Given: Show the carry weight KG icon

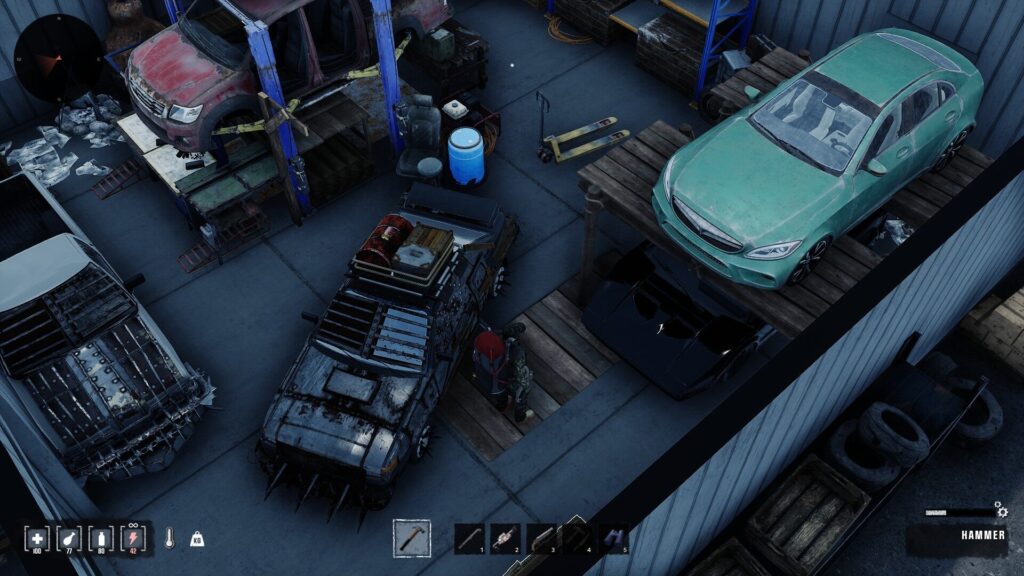Looking at the screenshot, I should pos(196,538).
